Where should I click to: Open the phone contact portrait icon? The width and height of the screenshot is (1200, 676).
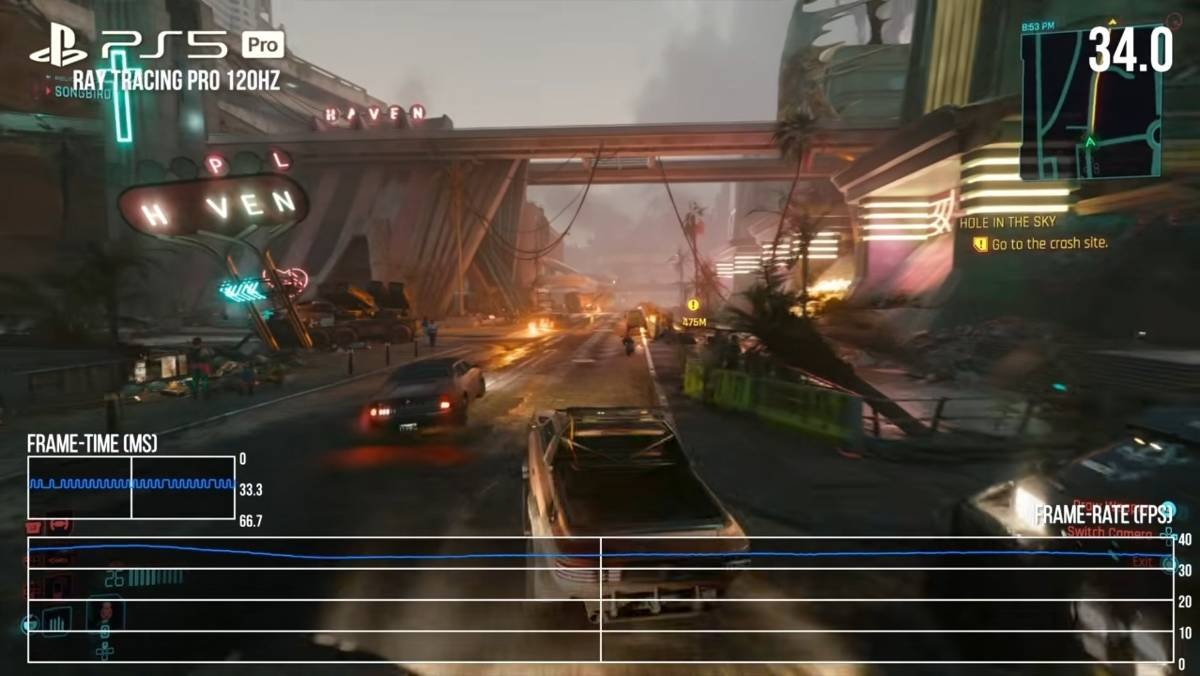pos(104,613)
